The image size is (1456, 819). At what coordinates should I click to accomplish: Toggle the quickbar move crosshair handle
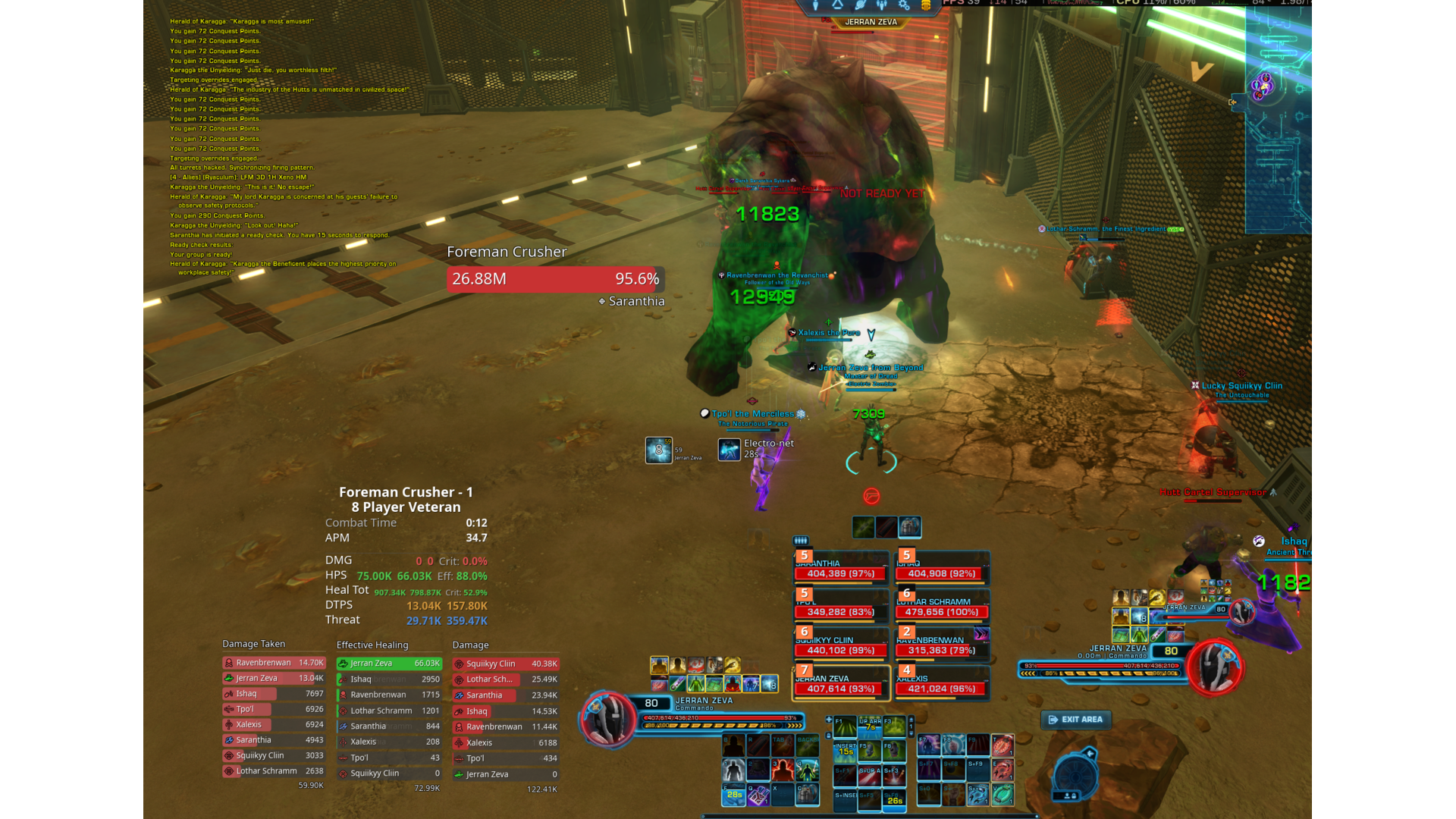click(829, 720)
